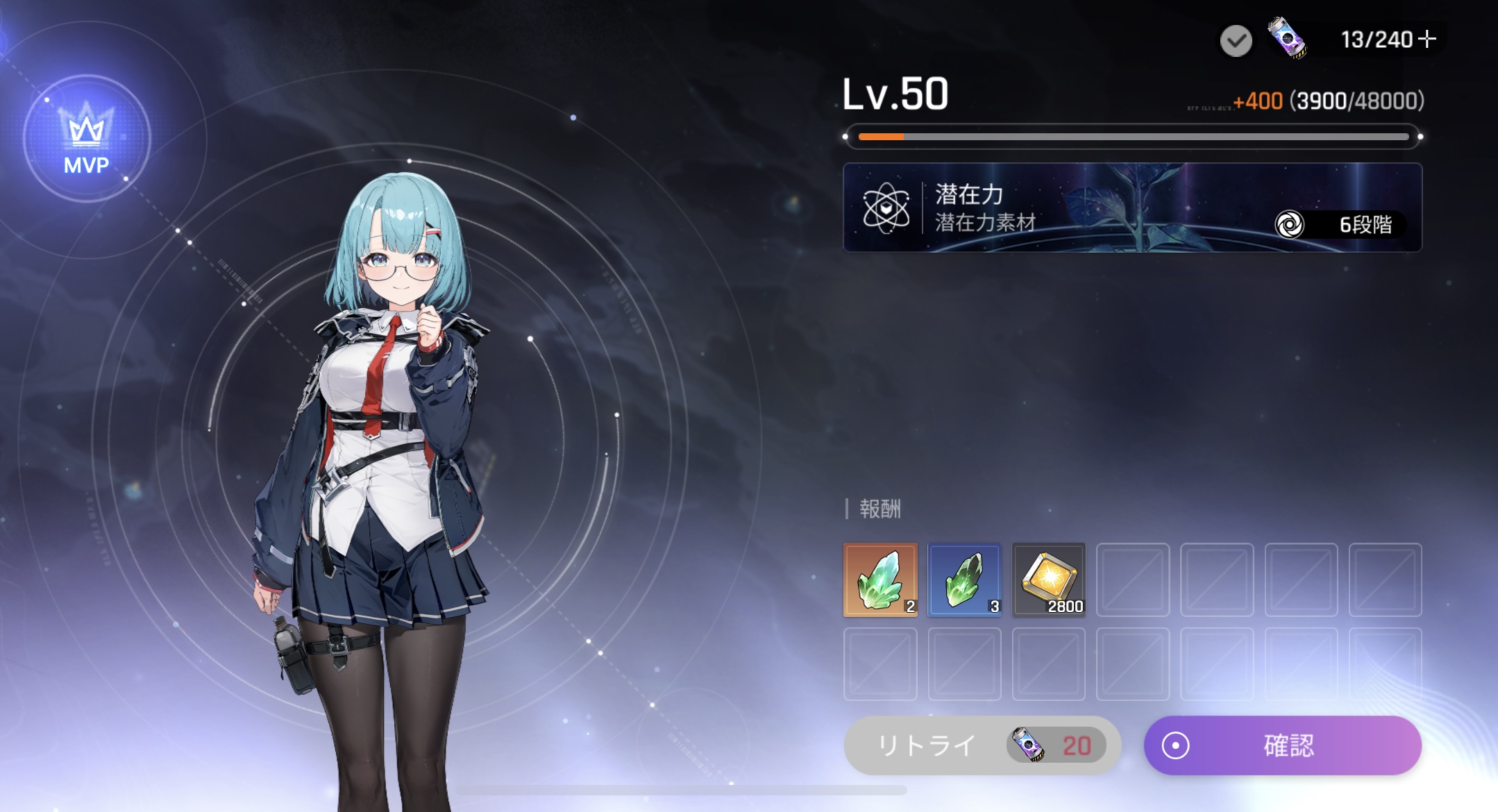Retry the stage with the リトライ button

(982, 745)
